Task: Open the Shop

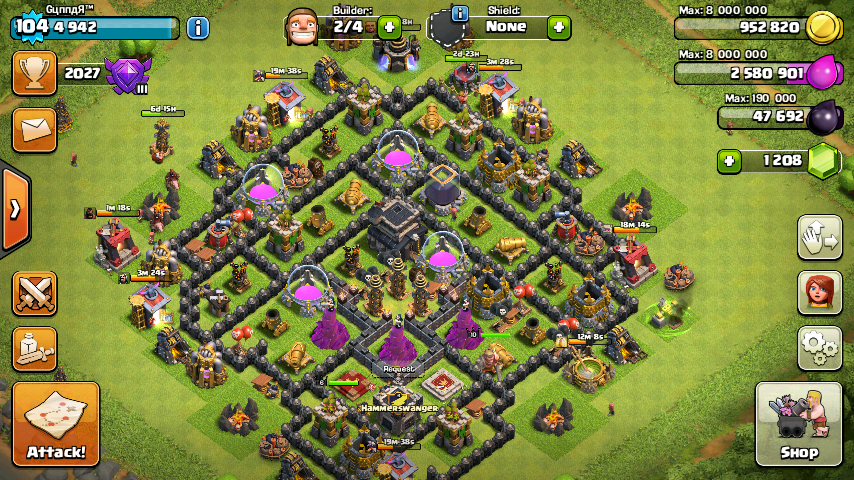Action: (x=798, y=424)
